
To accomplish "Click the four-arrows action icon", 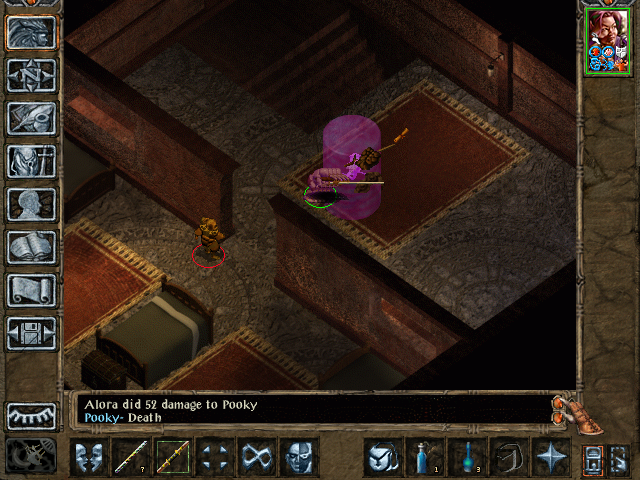I will [x=216, y=458].
